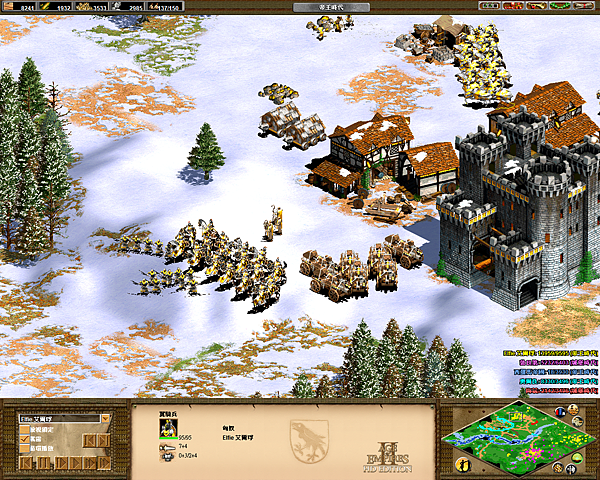The width and height of the screenshot is (600, 480).
Task: Select the cavalry unit portrait in the info panel
Action: tap(166, 427)
